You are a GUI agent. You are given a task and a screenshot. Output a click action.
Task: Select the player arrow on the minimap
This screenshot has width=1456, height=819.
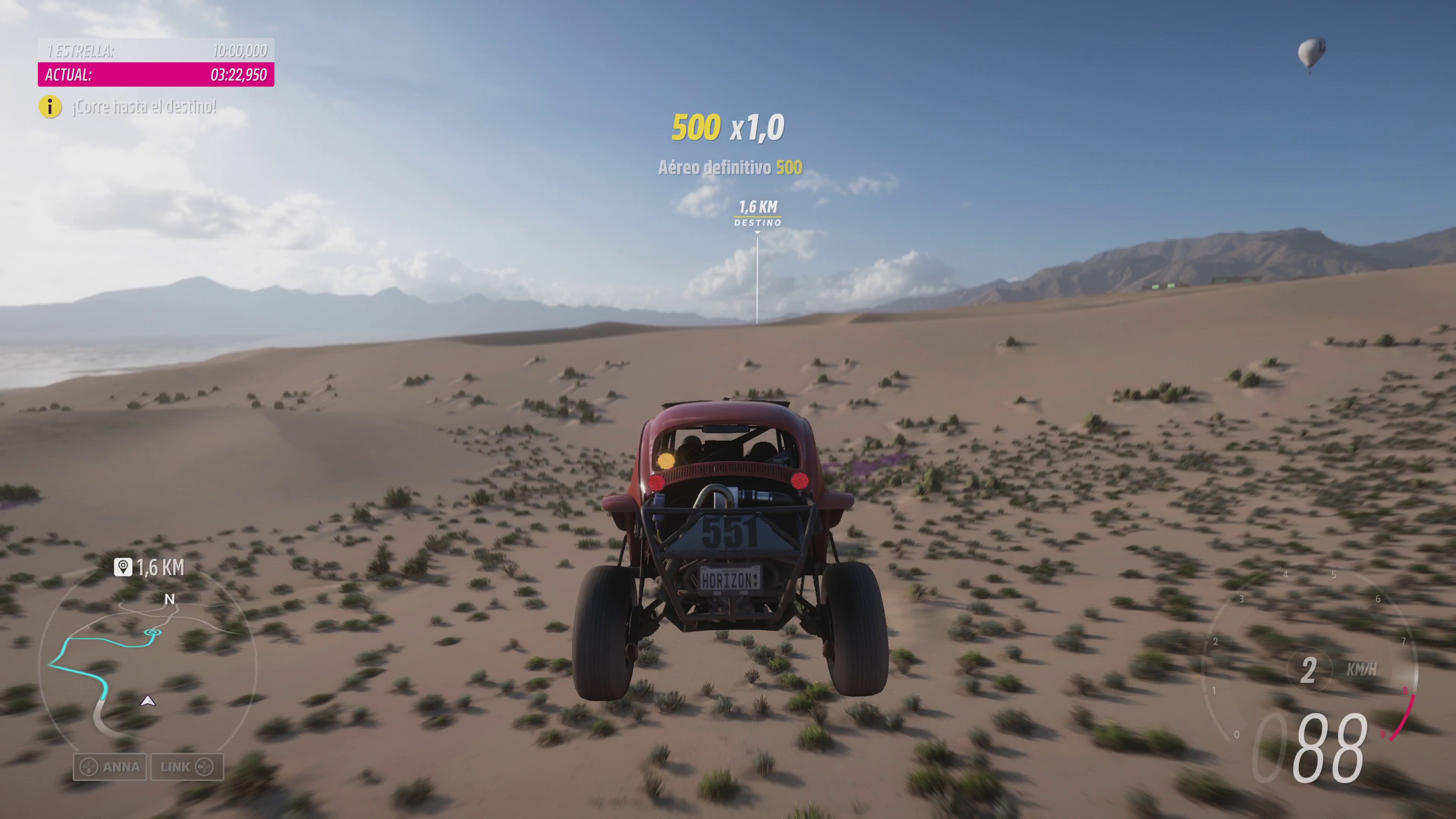coord(148,701)
